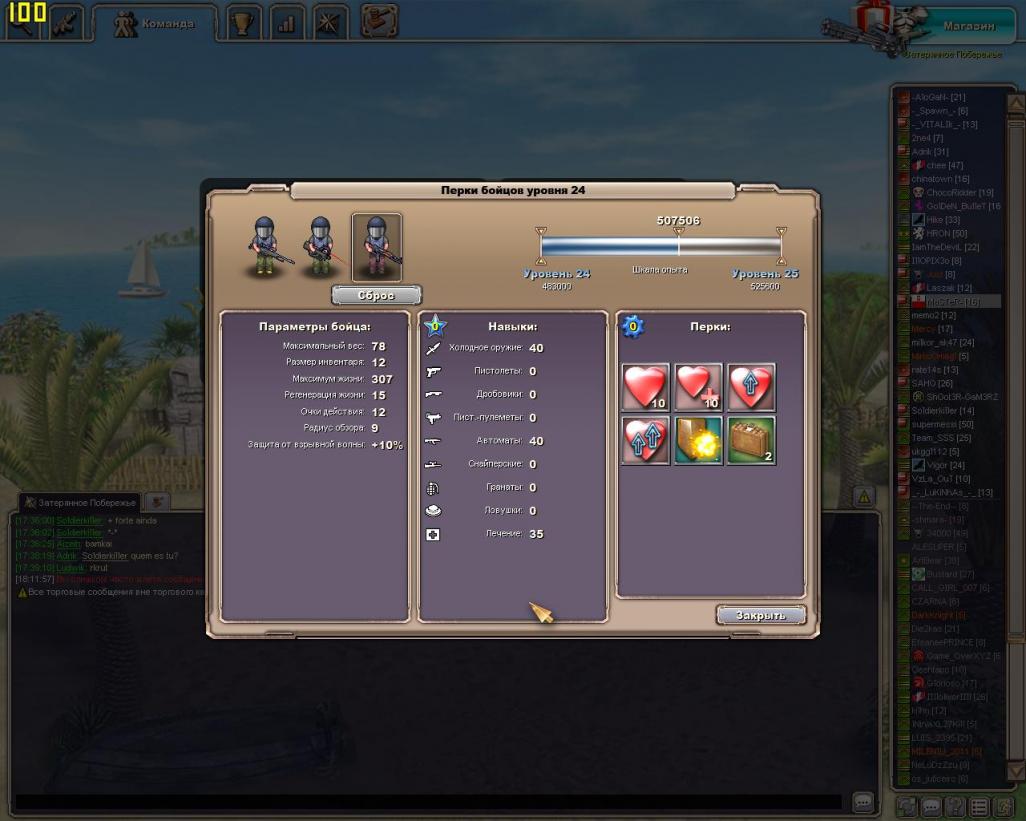
Task: Open the rifle weapons tab
Action: pyautogui.click(x=67, y=22)
